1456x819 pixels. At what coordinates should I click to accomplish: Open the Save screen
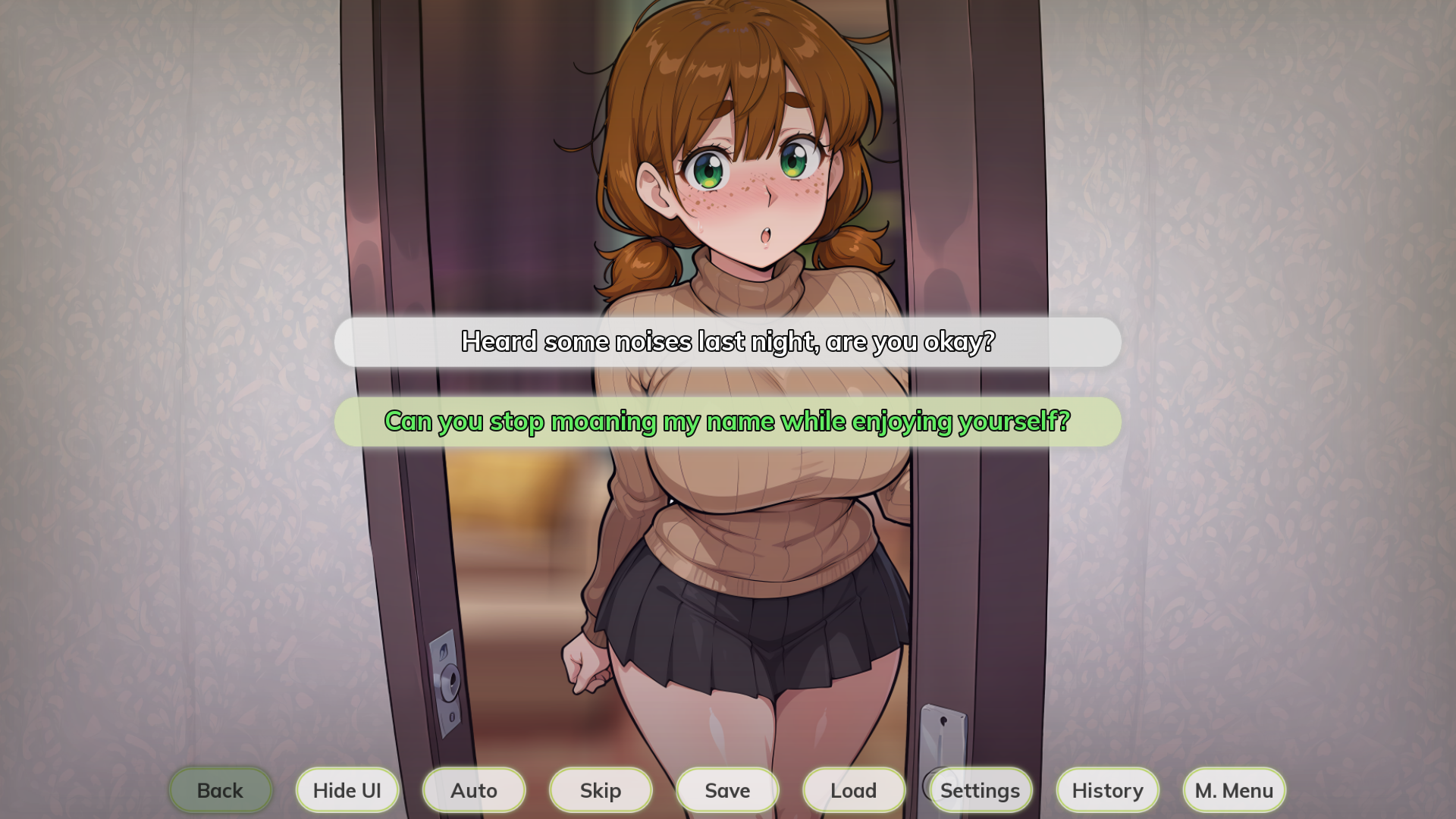(x=726, y=789)
